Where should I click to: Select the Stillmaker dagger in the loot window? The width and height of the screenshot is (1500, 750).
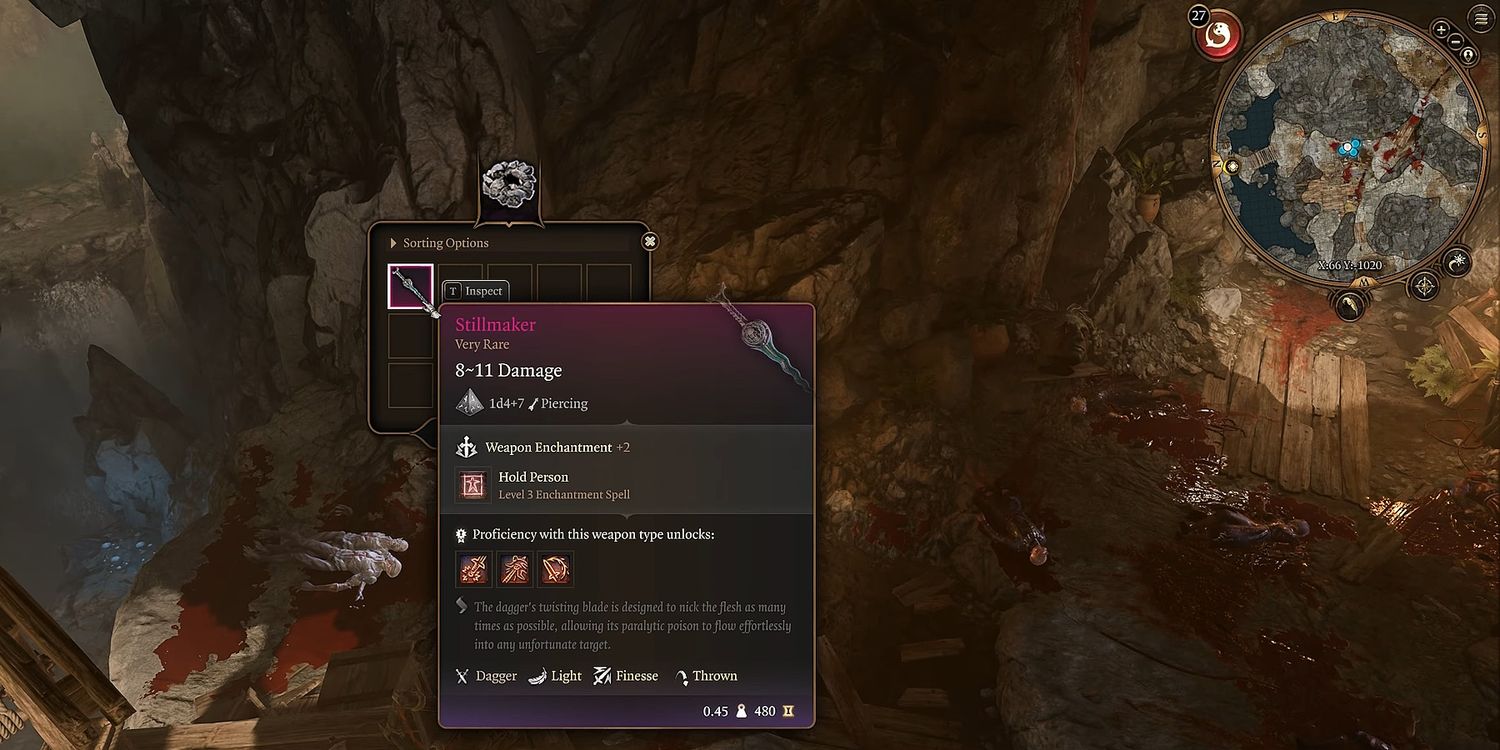pos(411,287)
